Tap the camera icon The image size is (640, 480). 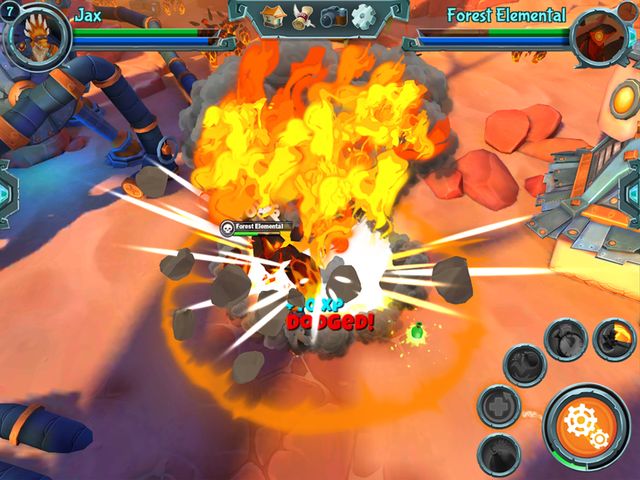(334, 15)
